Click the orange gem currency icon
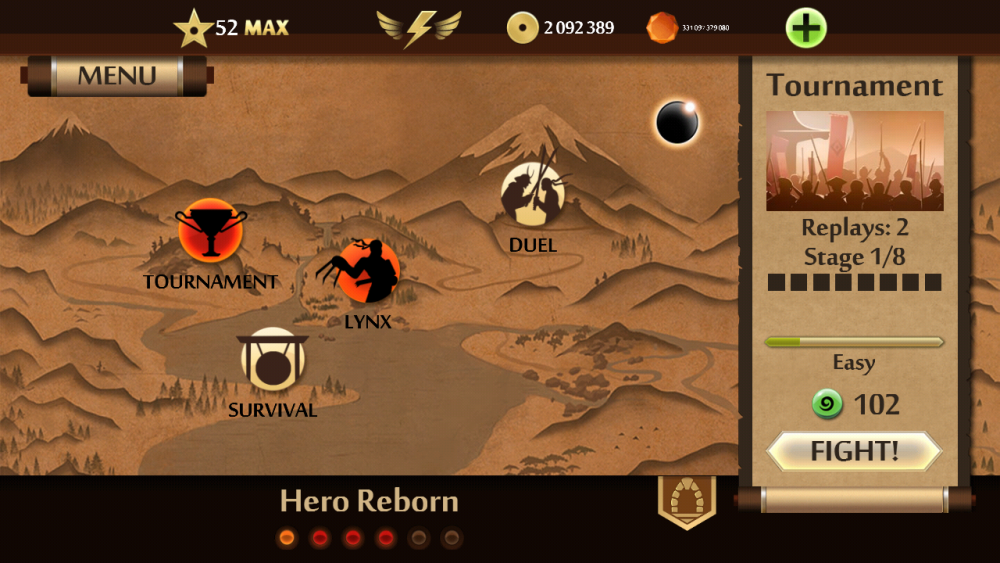This screenshot has height=563, width=1000. click(662, 28)
